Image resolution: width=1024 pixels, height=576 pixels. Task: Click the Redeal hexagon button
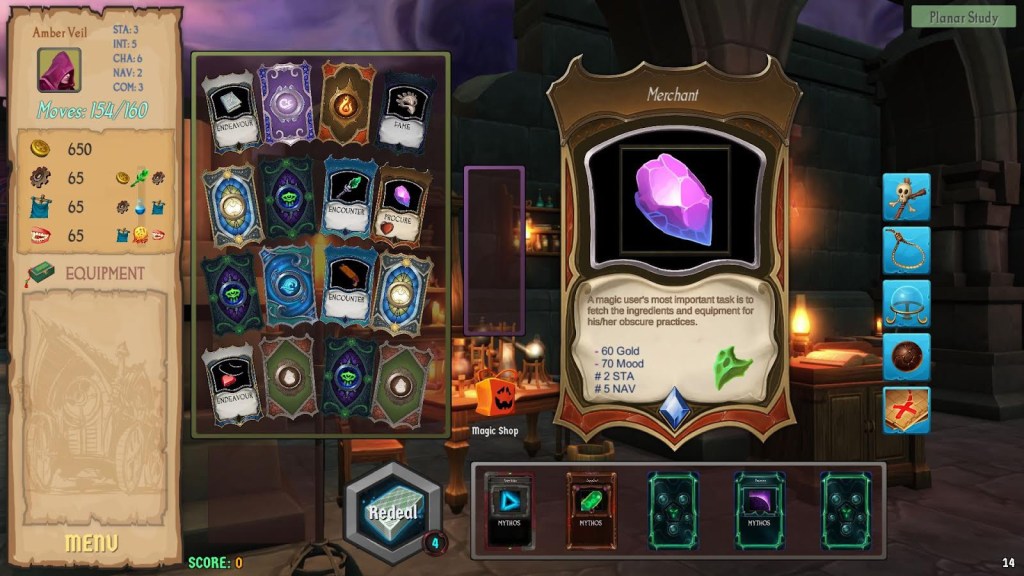[x=392, y=513]
